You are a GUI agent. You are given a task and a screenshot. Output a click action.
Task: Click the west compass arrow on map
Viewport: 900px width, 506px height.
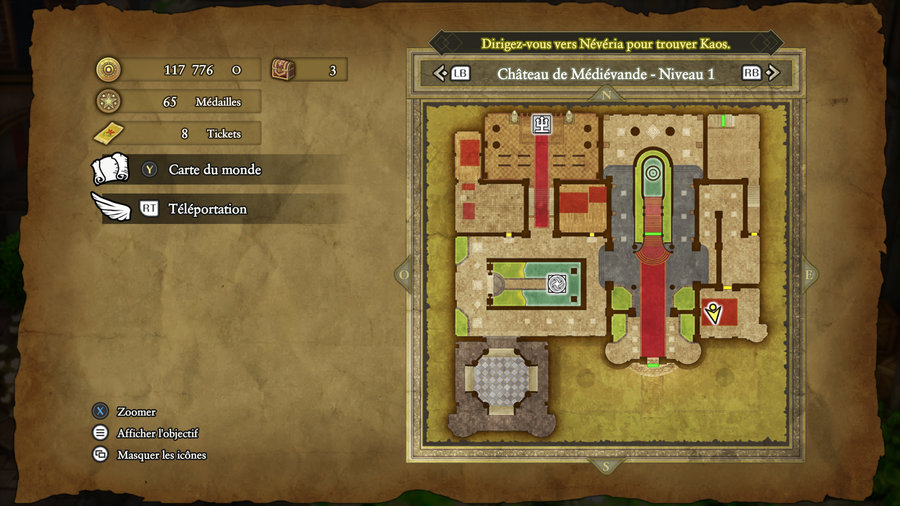tap(405, 274)
